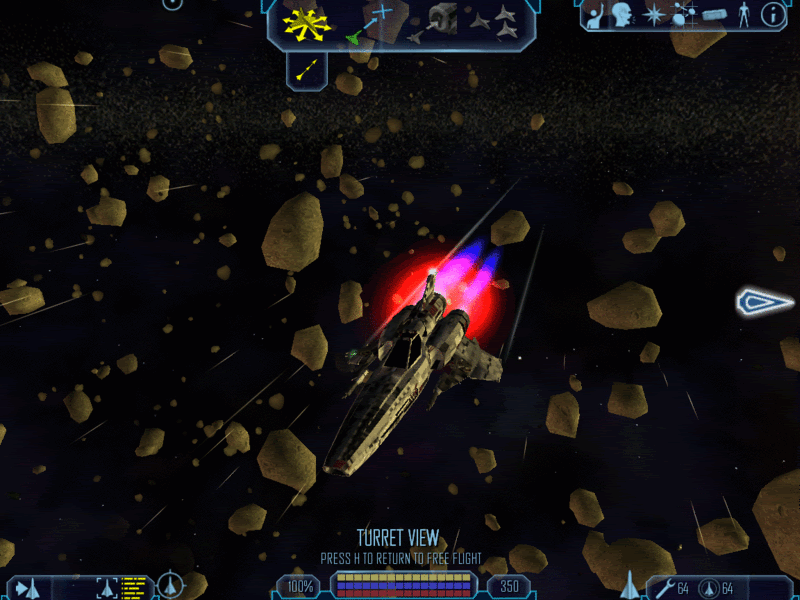Open the standing human figure icon
This screenshot has width=800, height=600.
pyautogui.click(x=742, y=15)
